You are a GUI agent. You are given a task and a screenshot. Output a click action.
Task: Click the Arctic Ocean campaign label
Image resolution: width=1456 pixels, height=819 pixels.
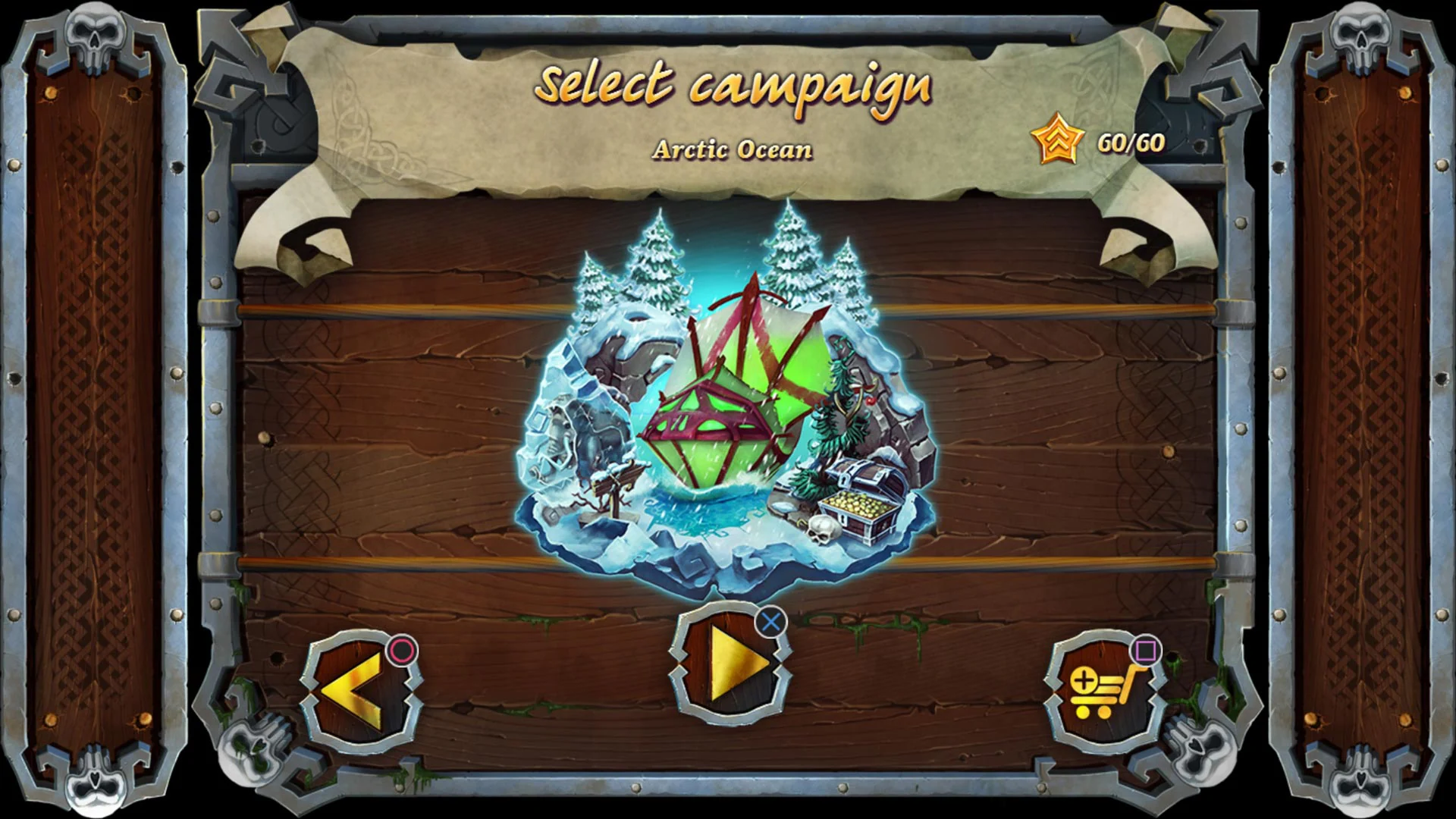[730, 149]
